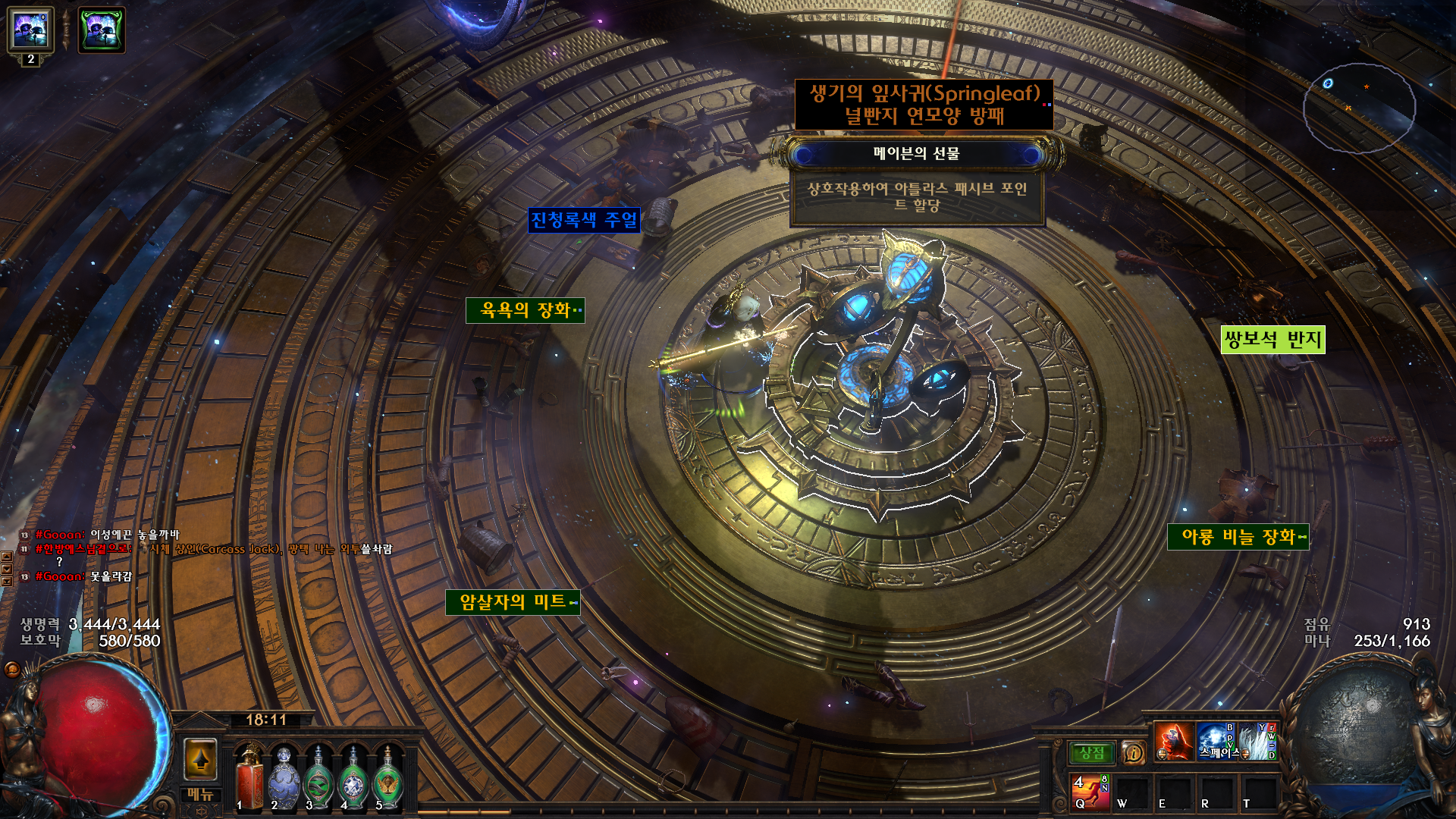Image resolution: width=1456 pixels, height=819 pixels.
Task: Select the red life flask slot
Action: coord(249,779)
